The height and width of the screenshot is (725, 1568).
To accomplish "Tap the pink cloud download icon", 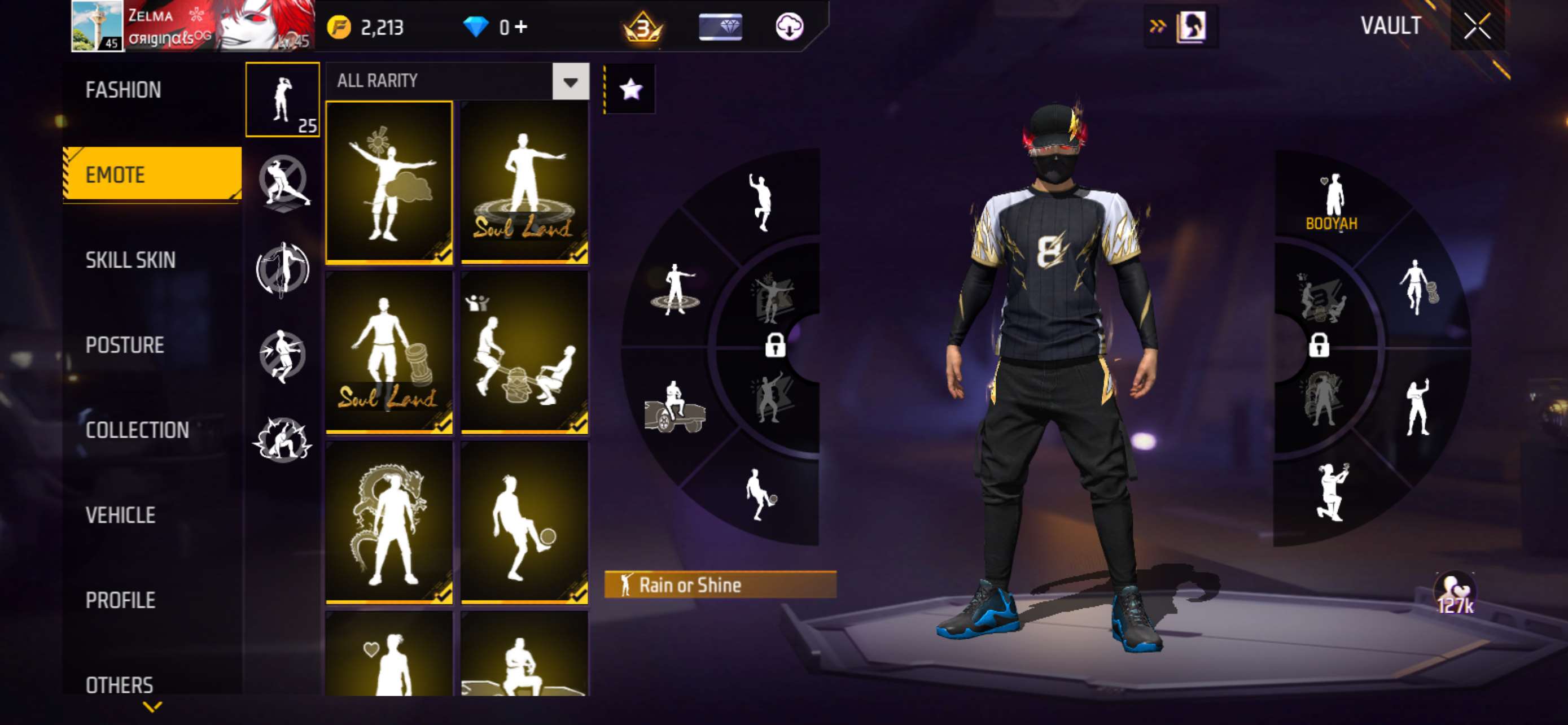I will (x=790, y=26).
